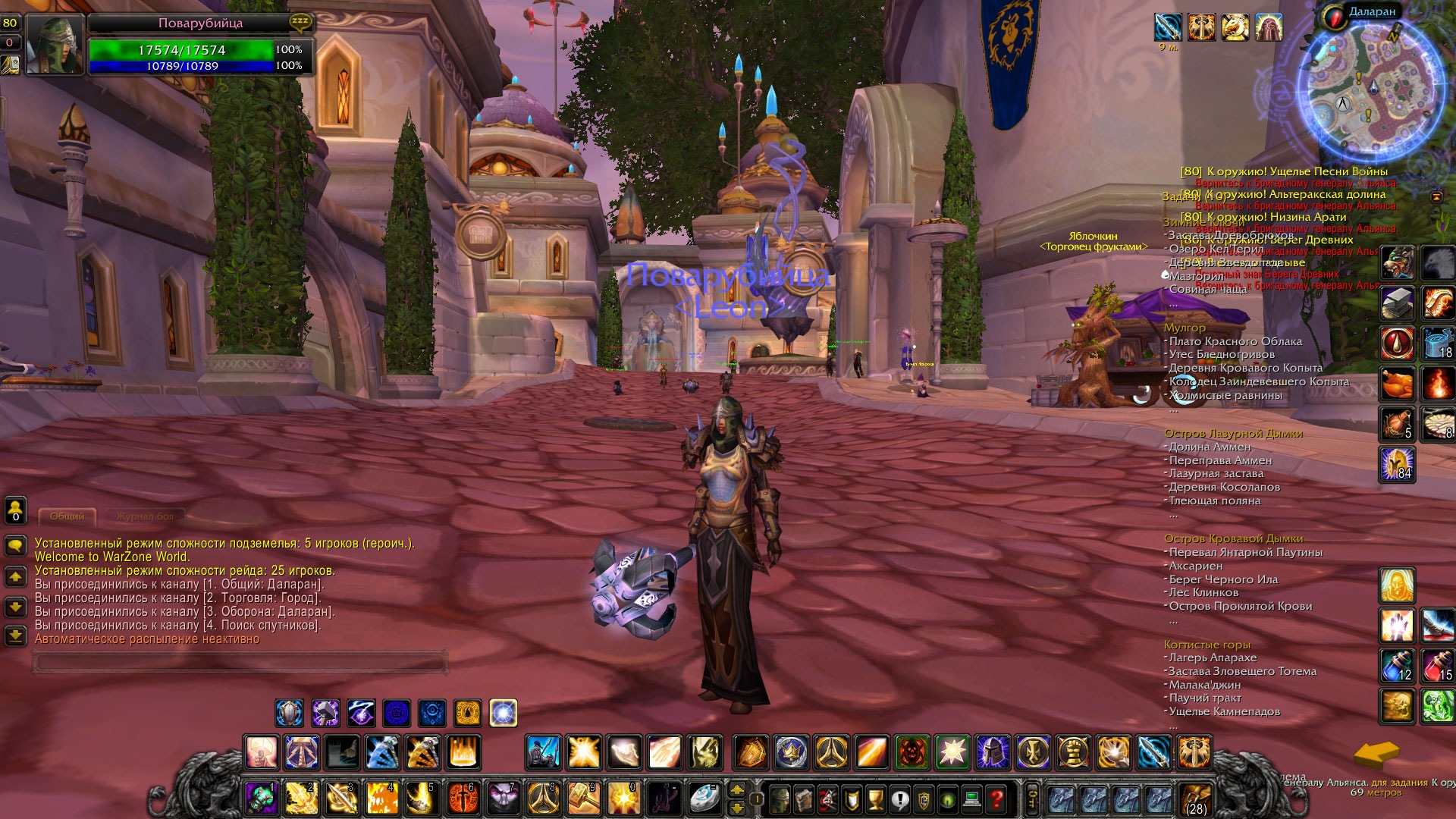Open the character info portrait micro button
Viewport: 1456px width, 819px height.
779,799
